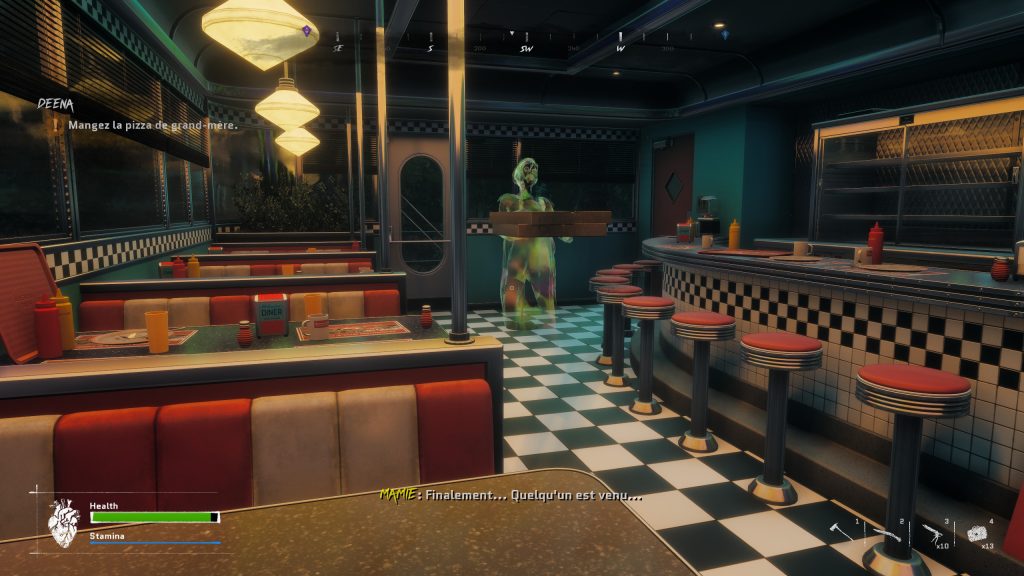This screenshot has height=576, width=1024.
Task: Click the anatomical heart health icon
Action: [x=64, y=521]
